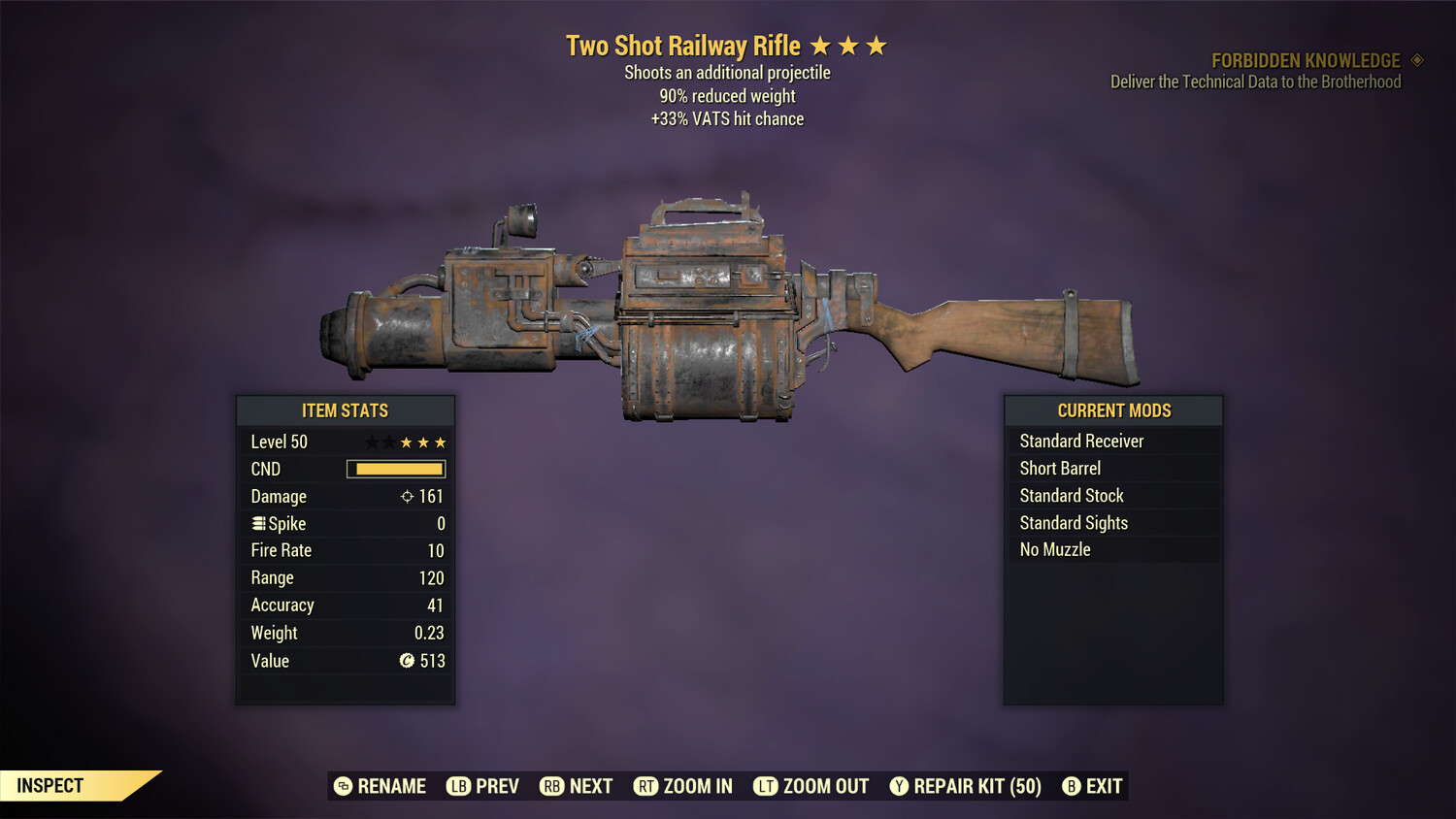Screen dimensions: 1456x819
Task: Click the ITEM STATS panel header
Action: [x=345, y=410]
